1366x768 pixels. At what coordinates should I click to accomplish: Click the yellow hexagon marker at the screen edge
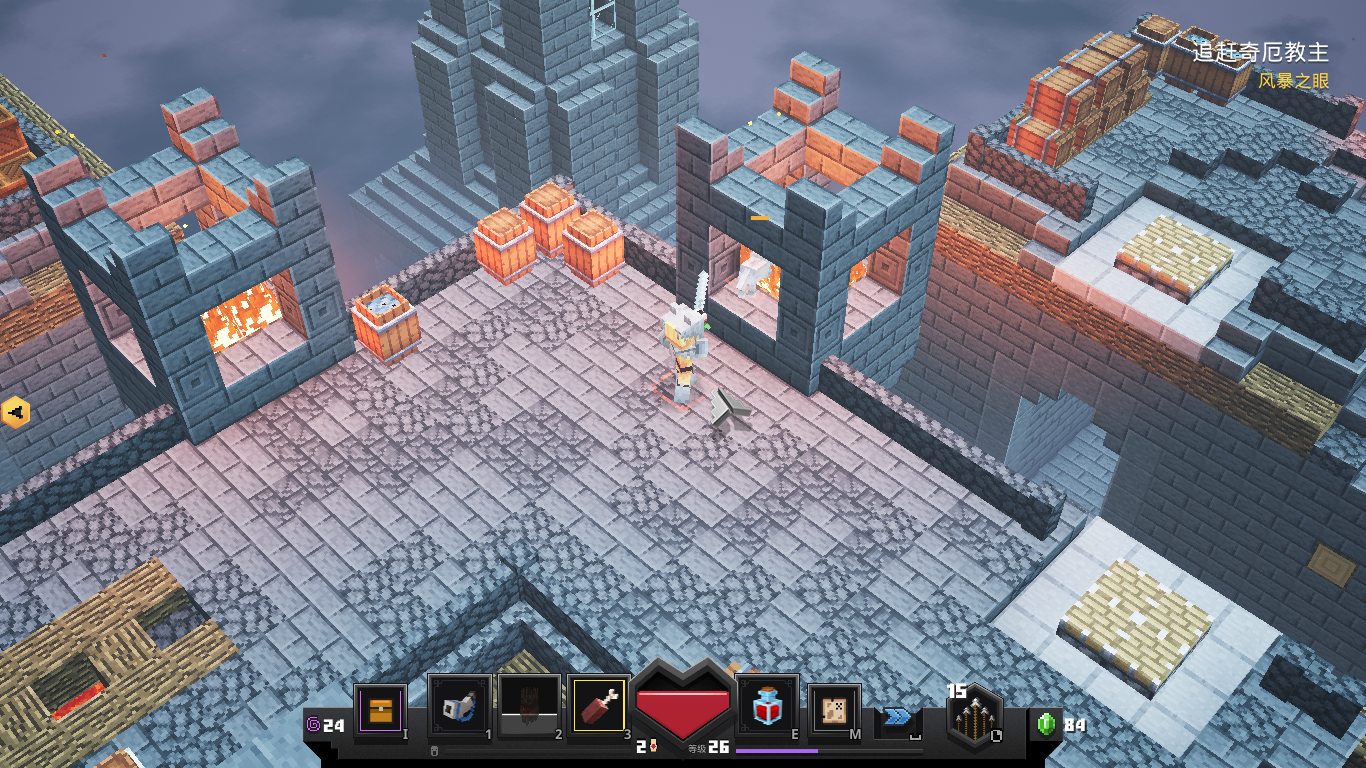15,411
